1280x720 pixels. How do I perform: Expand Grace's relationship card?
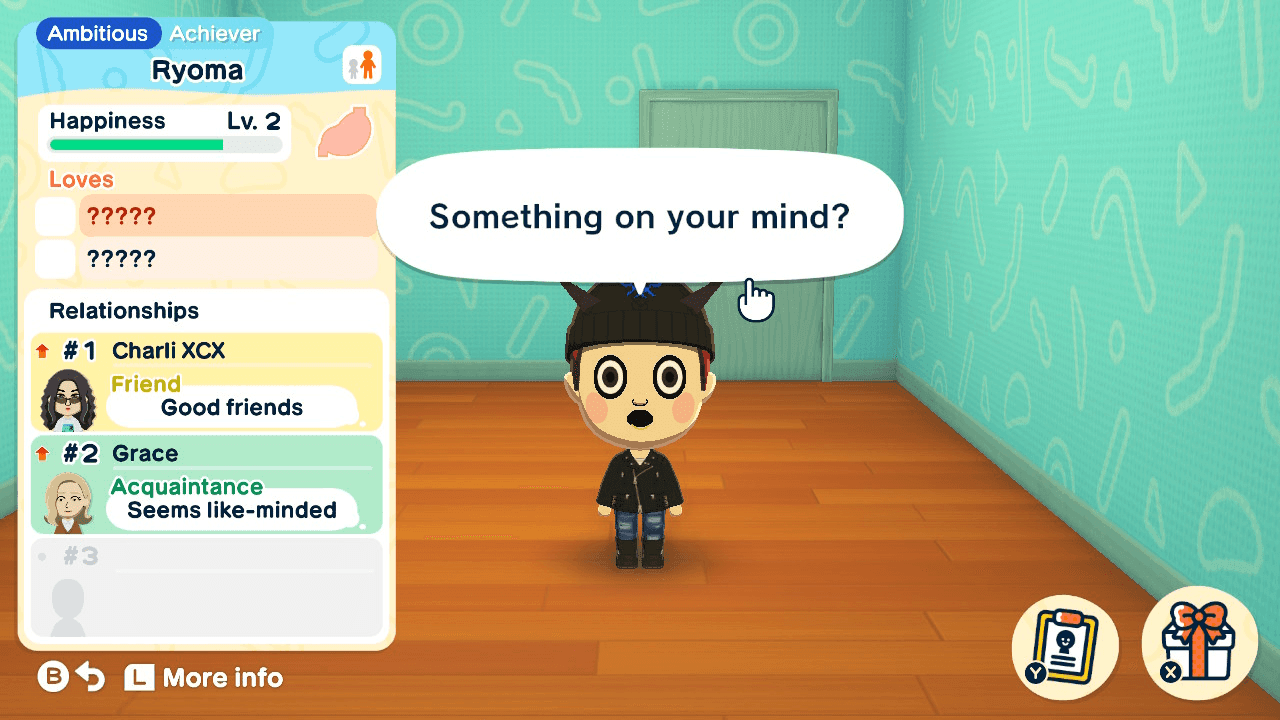point(205,485)
